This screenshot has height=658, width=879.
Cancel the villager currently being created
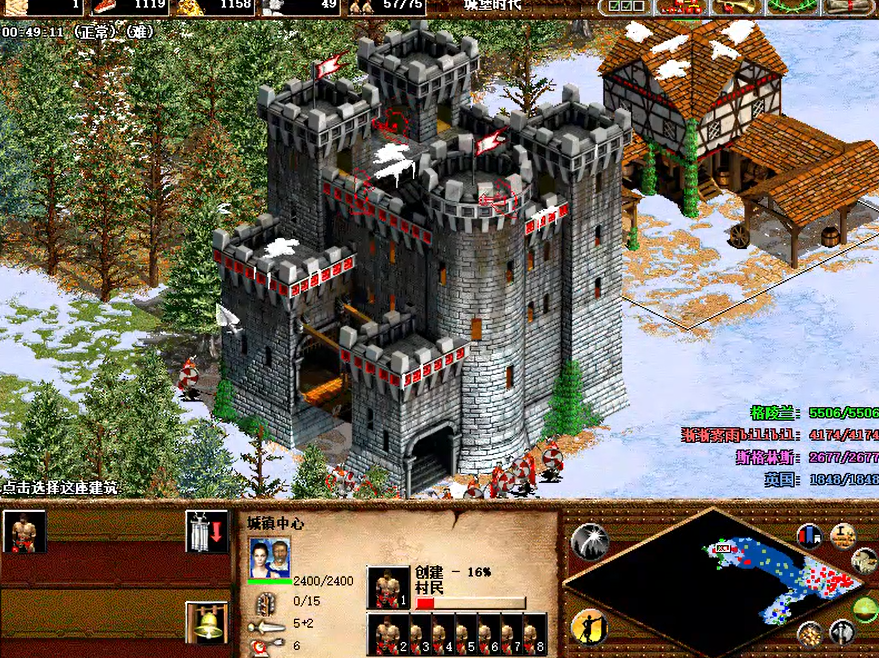[x=388, y=587]
